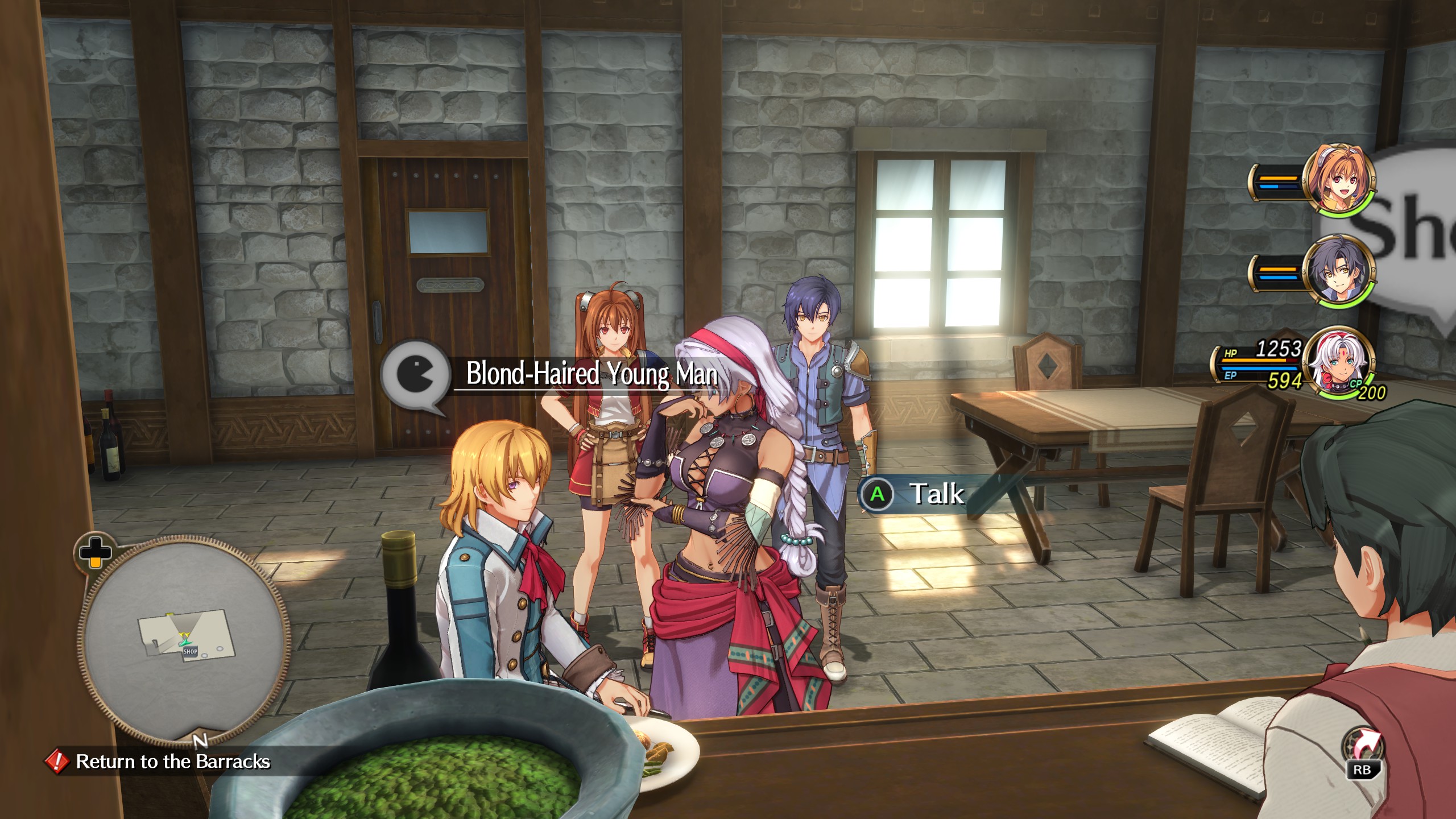Click the Blond-Haired Young Man name label
Viewport: 1456px width, 819px height.
click(591, 374)
